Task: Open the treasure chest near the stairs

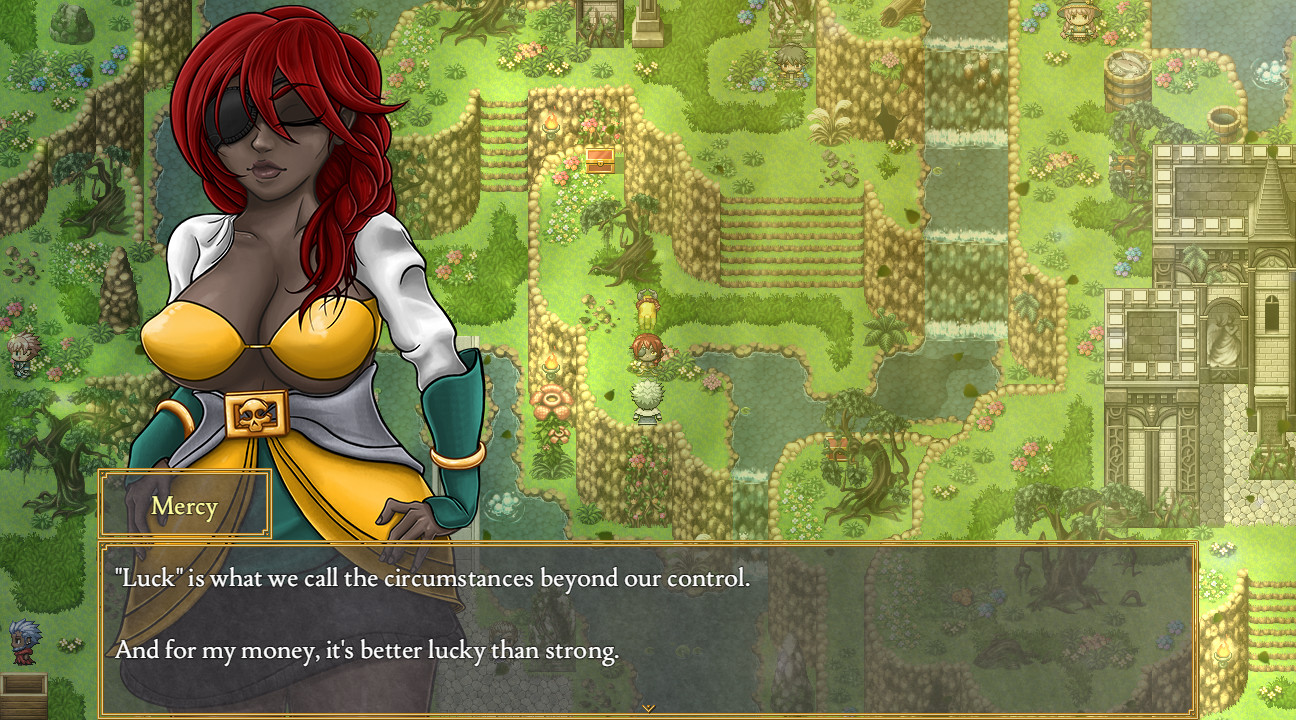Action: point(598,160)
